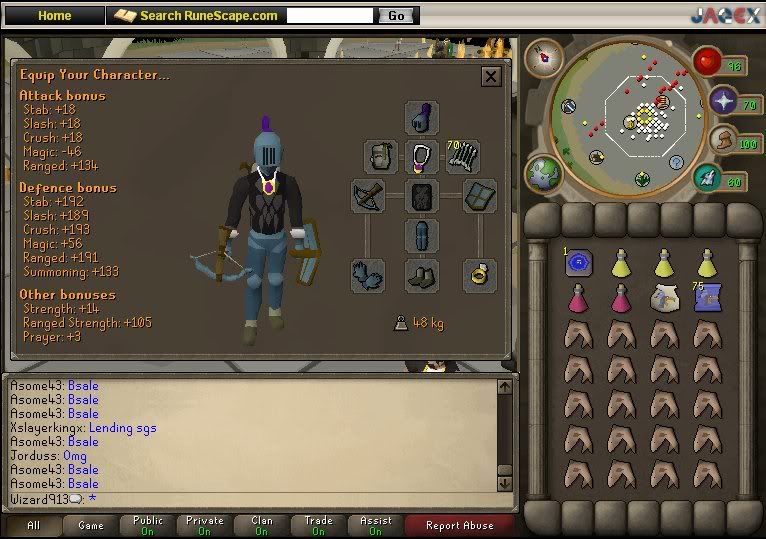Close the Equip Your Character window
766x539 pixels.
tap(491, 77)
